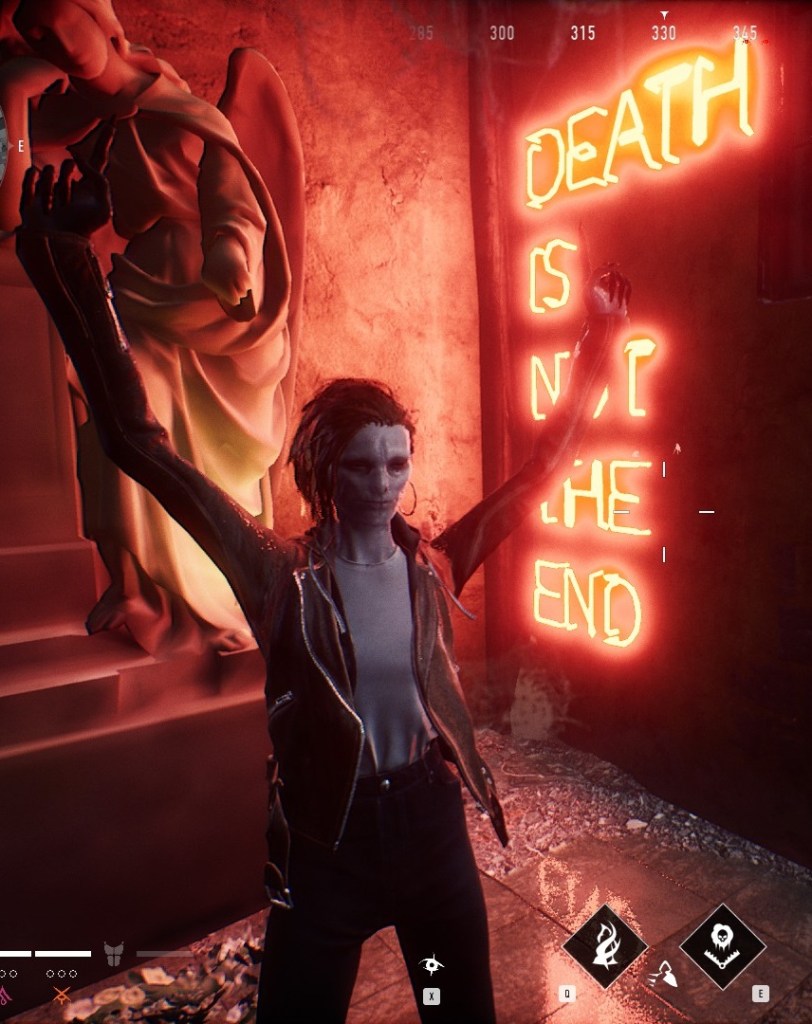The height and width of the screenshot is (1024, 812).
Task: Select the small dash-claw icon between abilities
Action: pyautogui.click(x=662, y=973)
